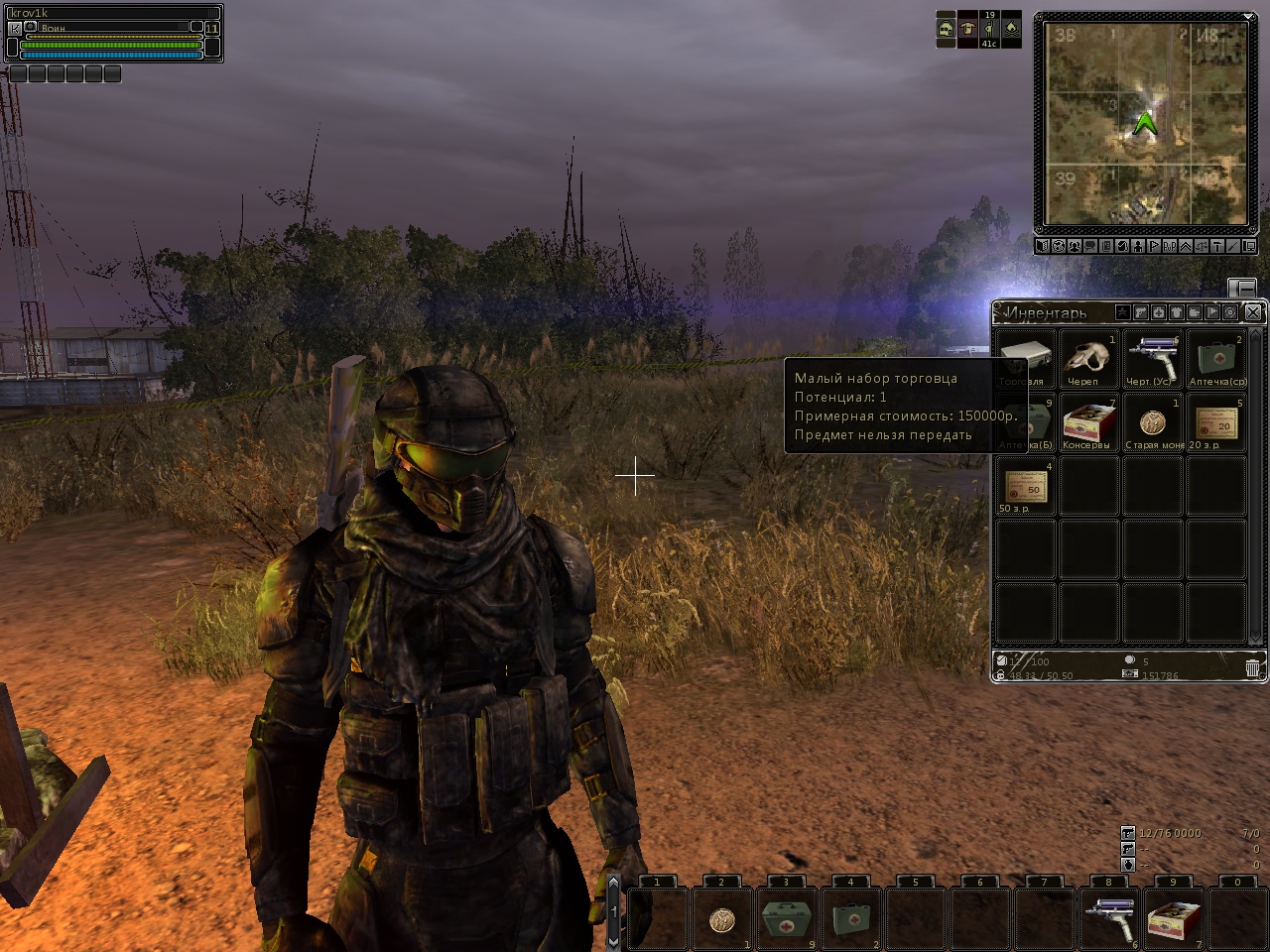Open the PvP panel below the minimap
The image size is (1270, 952).
pyautogui.click(x=1169, y=246)
